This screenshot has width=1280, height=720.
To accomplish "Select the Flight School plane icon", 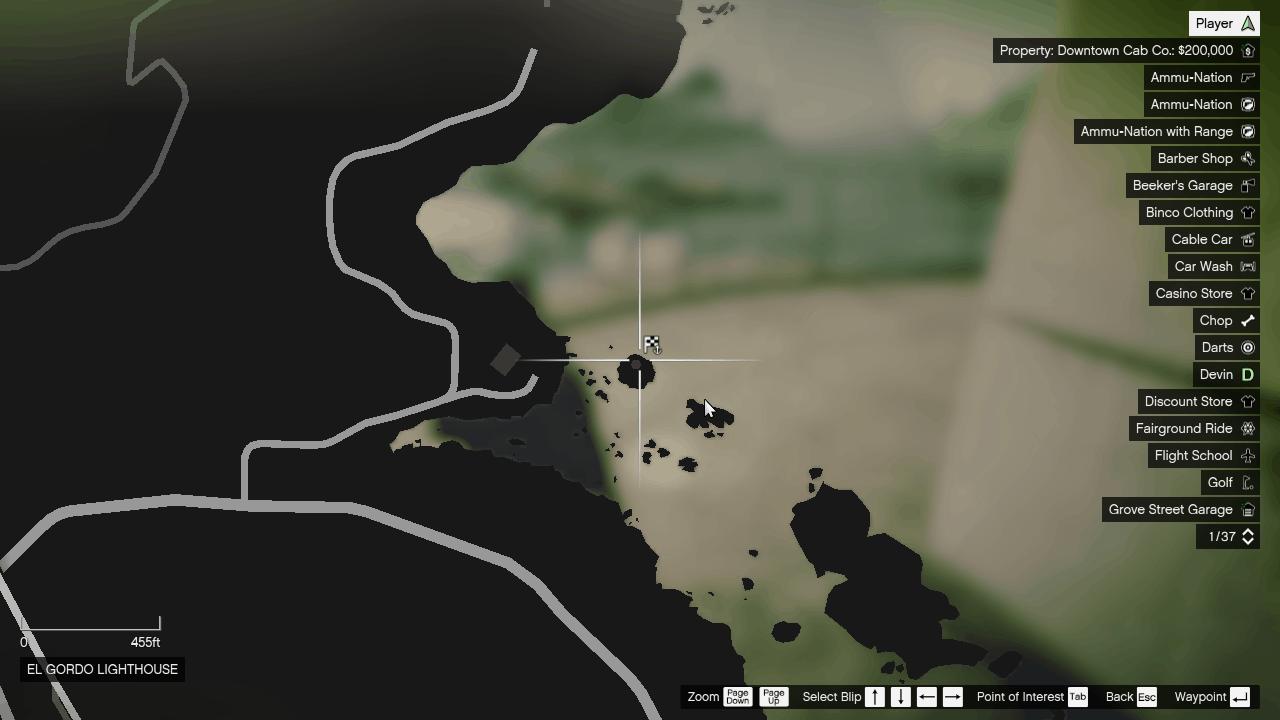I will coord(1247,455).
